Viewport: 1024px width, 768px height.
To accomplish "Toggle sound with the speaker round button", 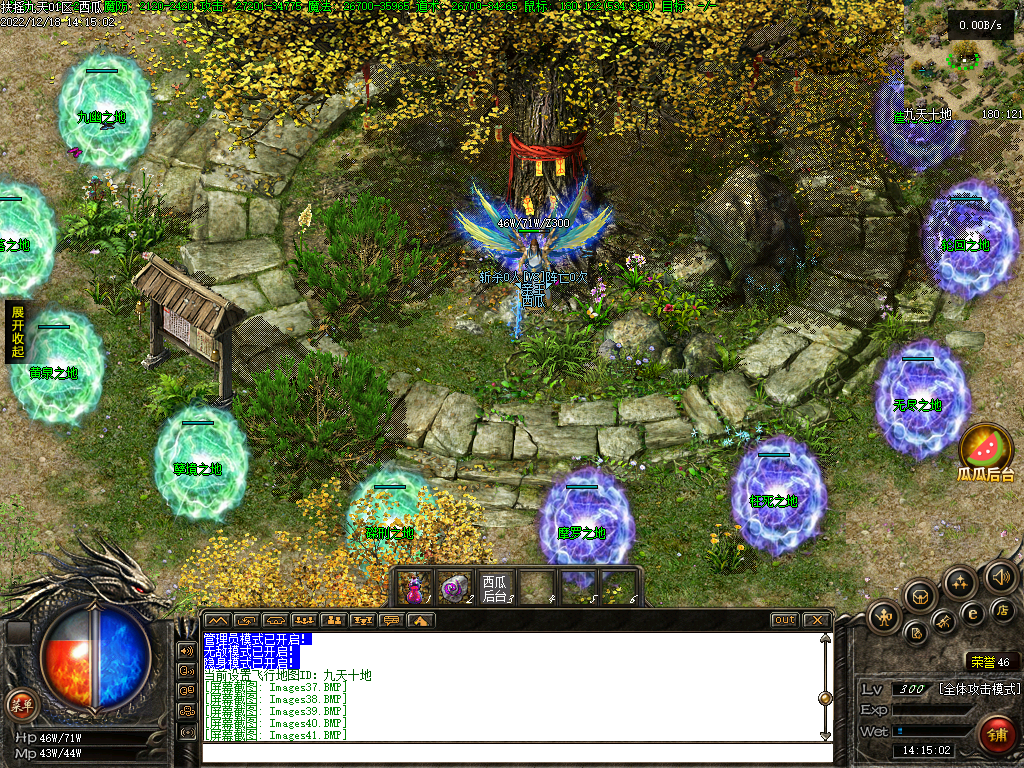I will (x=1000, y=576).
